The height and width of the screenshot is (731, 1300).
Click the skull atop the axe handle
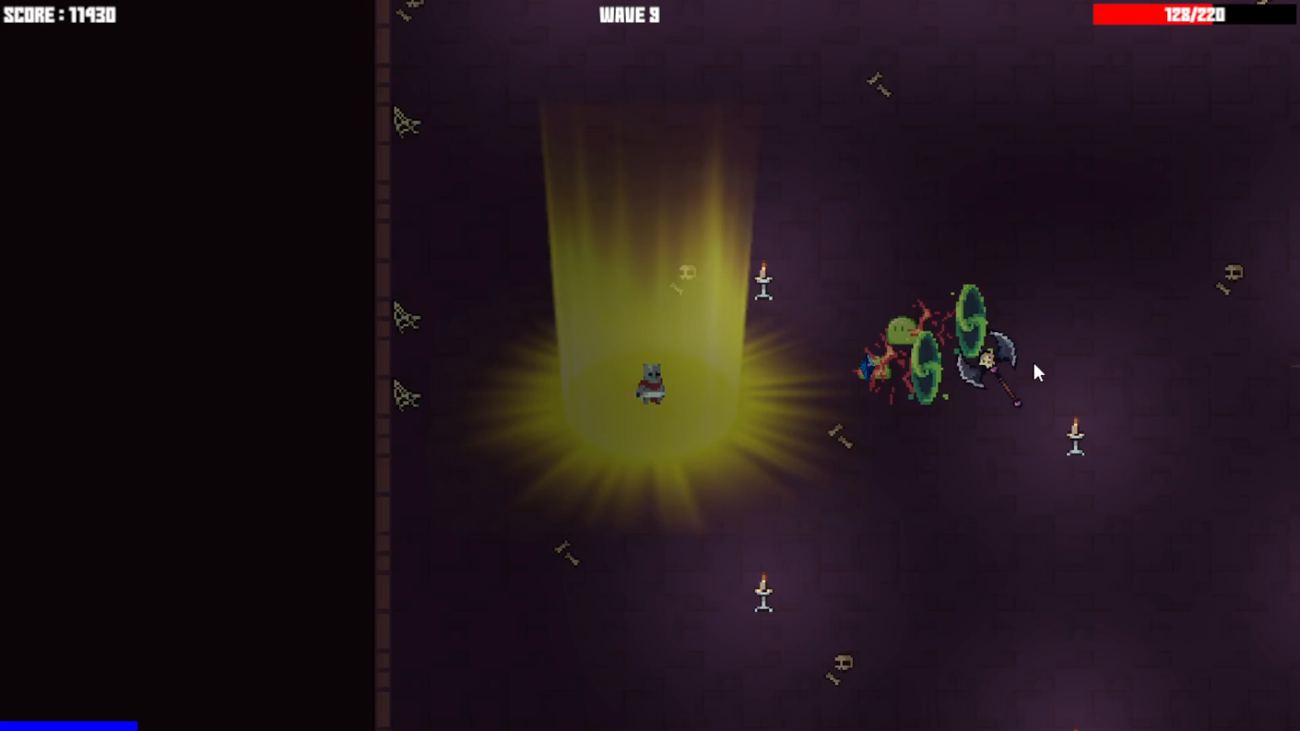(987, 360)
